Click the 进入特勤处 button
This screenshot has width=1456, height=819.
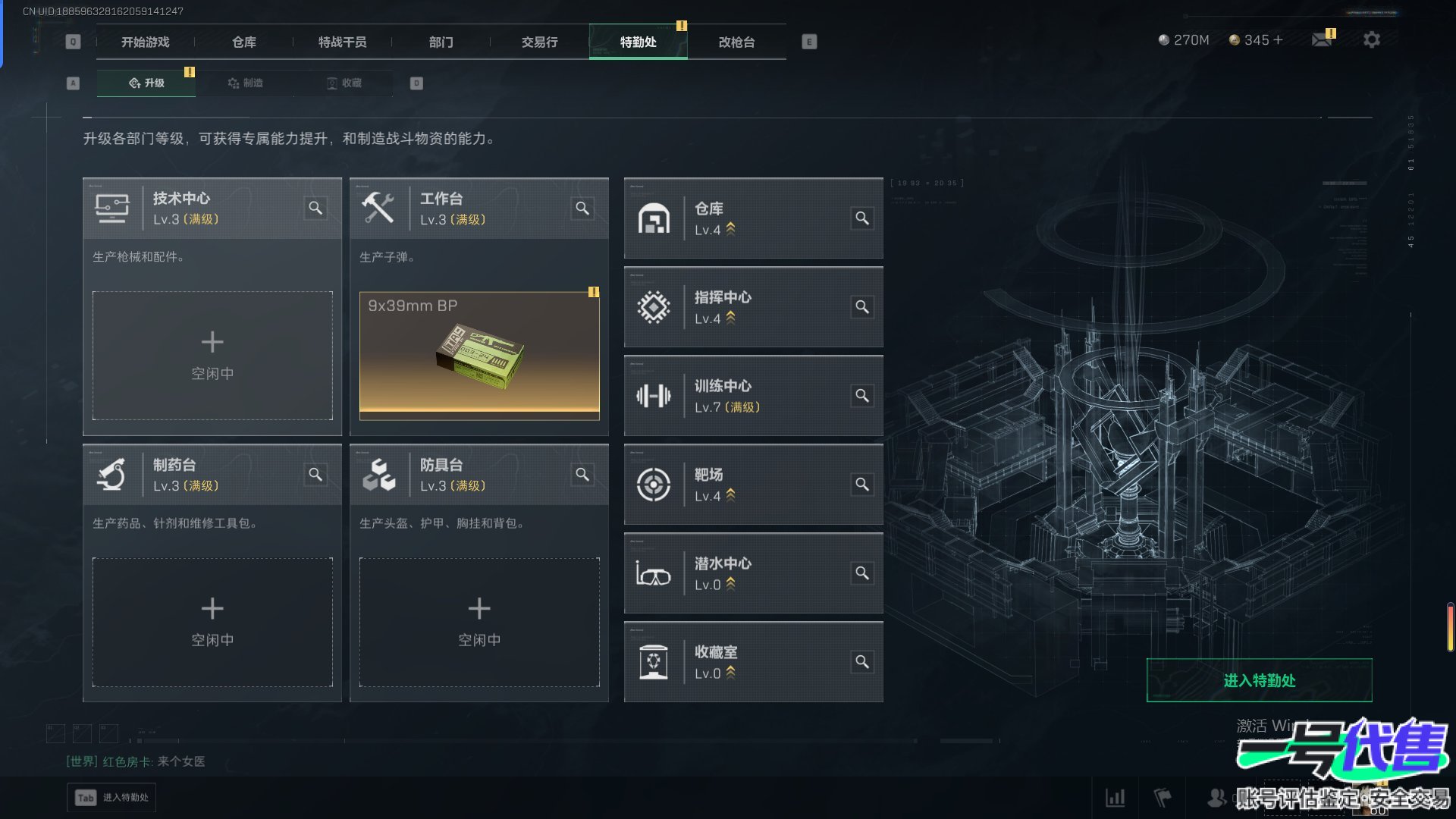pos(1259,680)
